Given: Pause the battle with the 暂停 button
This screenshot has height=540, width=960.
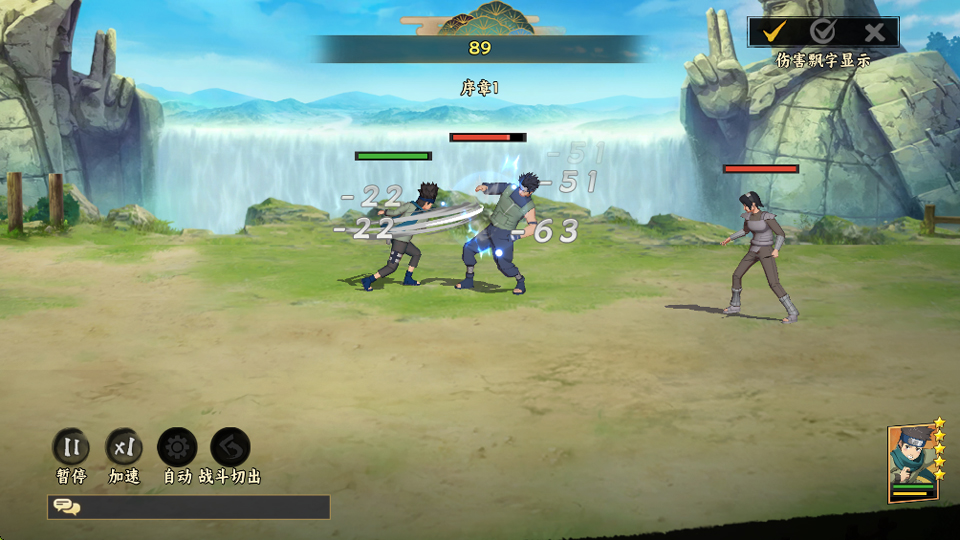Looking at the screenshot, I should point(71,448).
